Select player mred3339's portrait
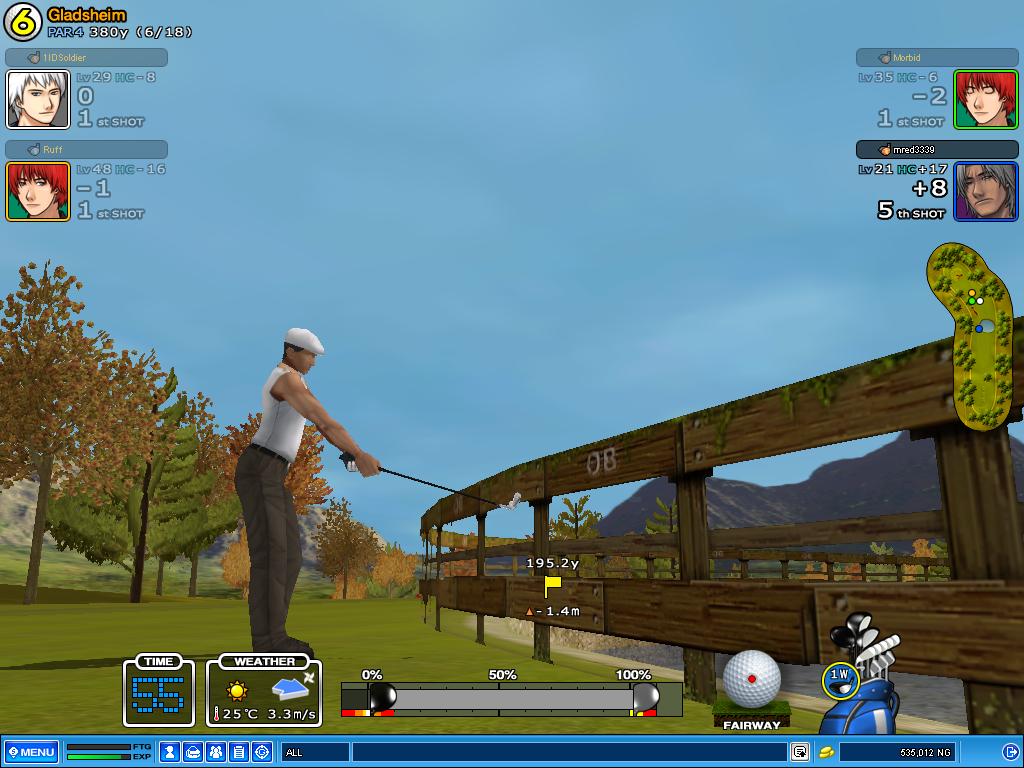 (x=985, y=191)
